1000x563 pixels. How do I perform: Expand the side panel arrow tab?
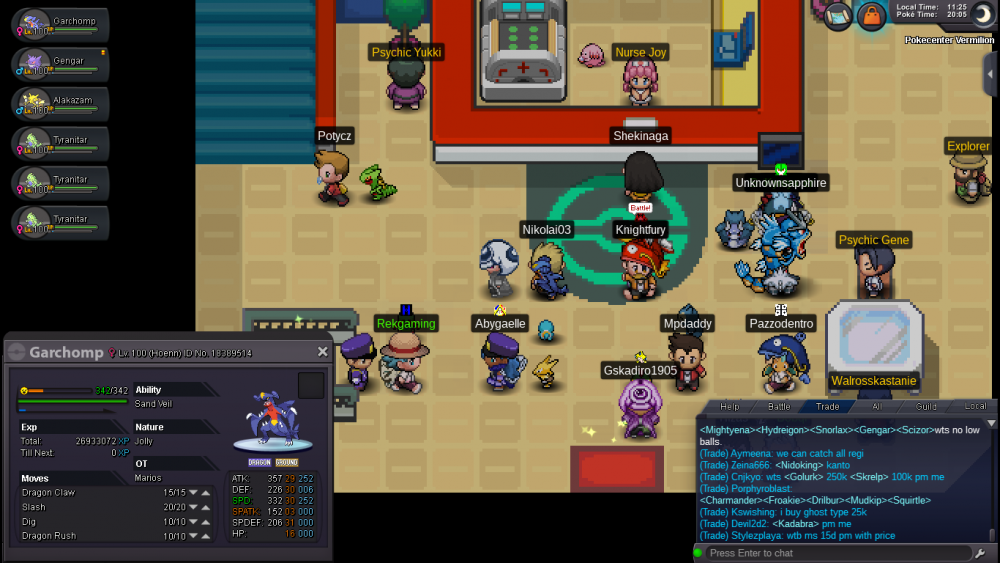(990, 74)
